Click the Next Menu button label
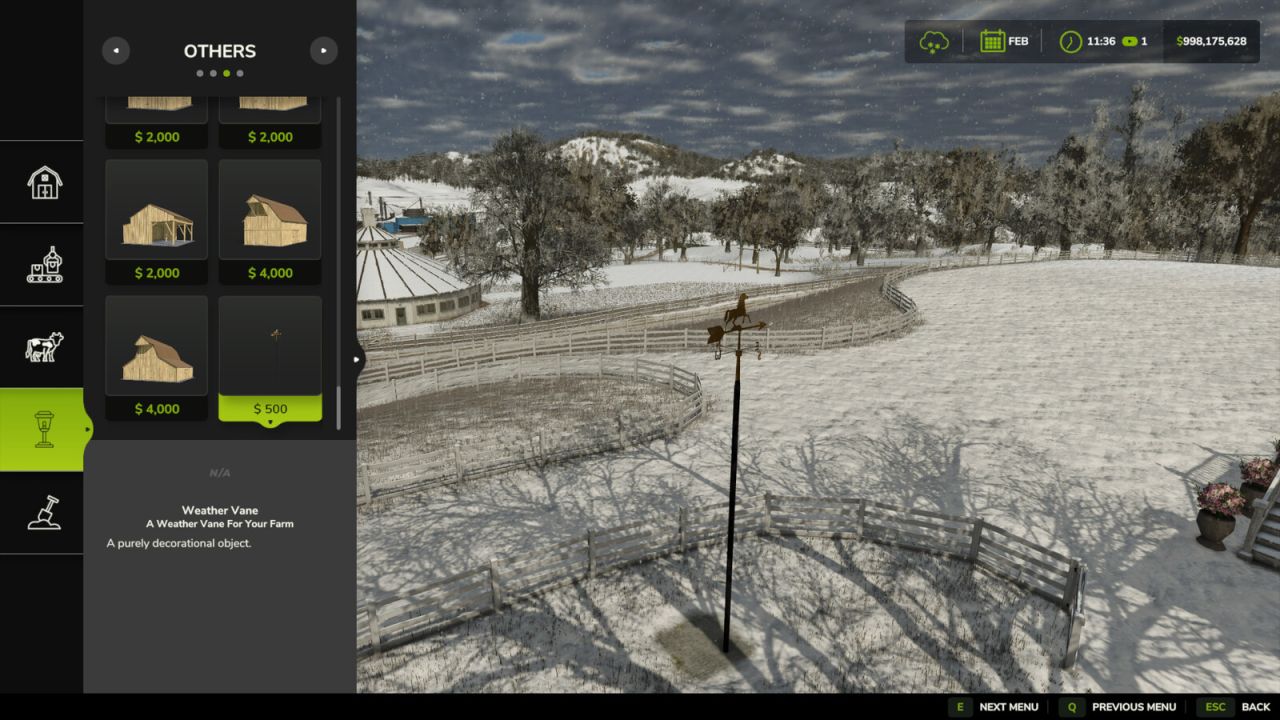This screenshot has width=1280, height=720. click(1008, 707)
